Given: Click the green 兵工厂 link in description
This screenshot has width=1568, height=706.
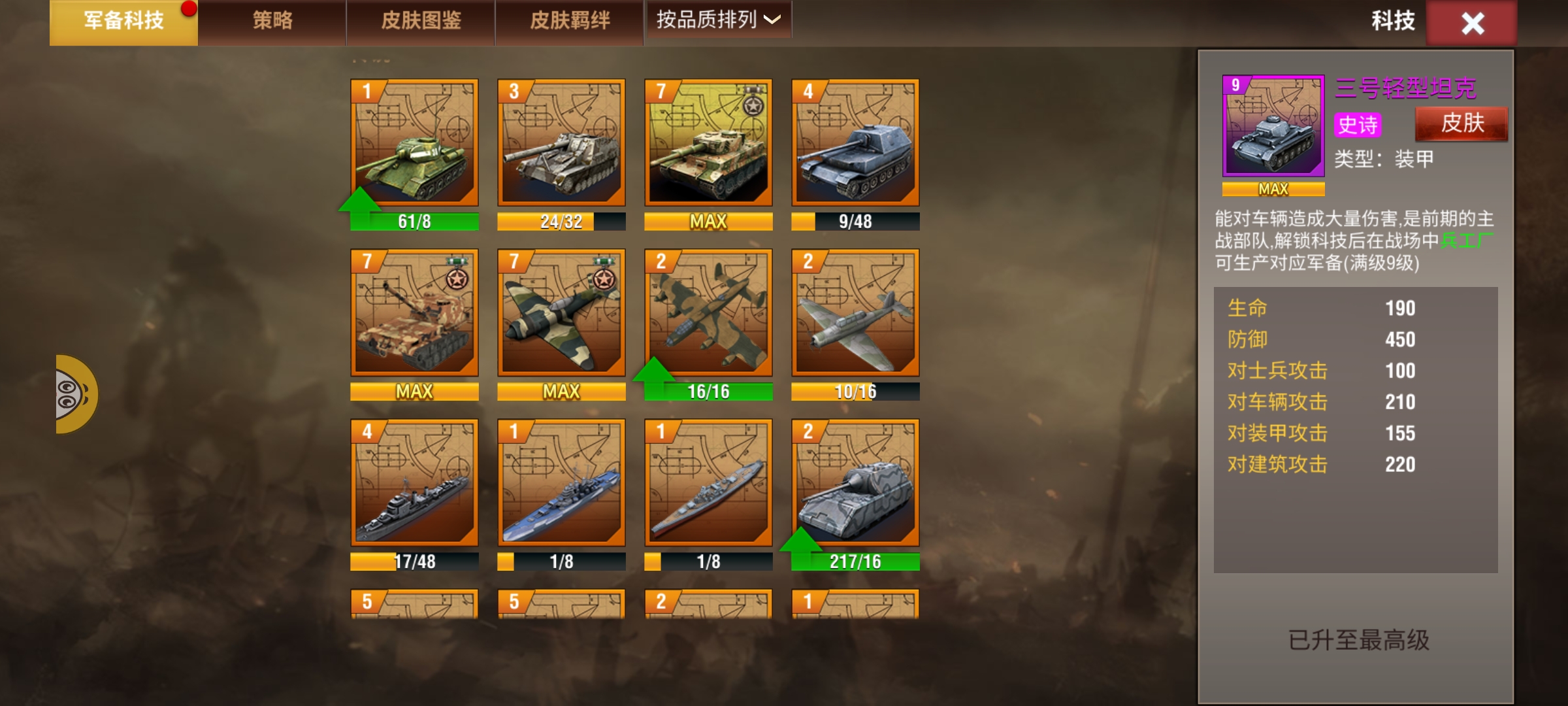Looking at the screenshot, I should 1466,241.
